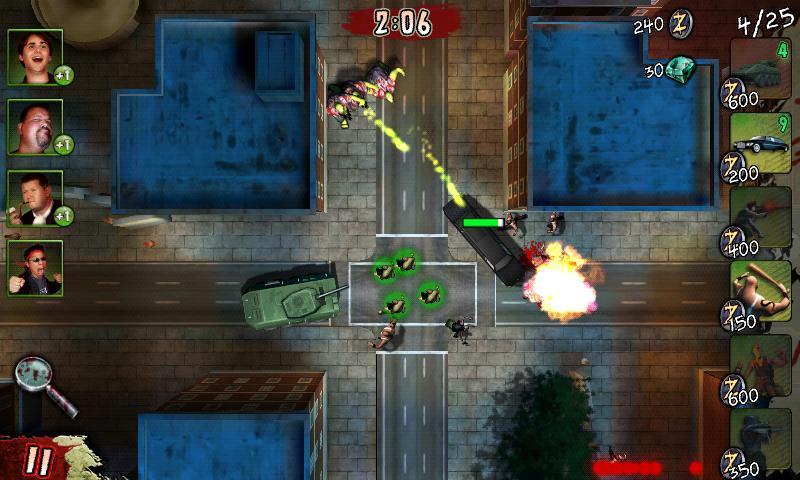Select the laughing dark-haired man portrait
The width and height of the screenshot is (800, 480).
[x=34, y=56]
